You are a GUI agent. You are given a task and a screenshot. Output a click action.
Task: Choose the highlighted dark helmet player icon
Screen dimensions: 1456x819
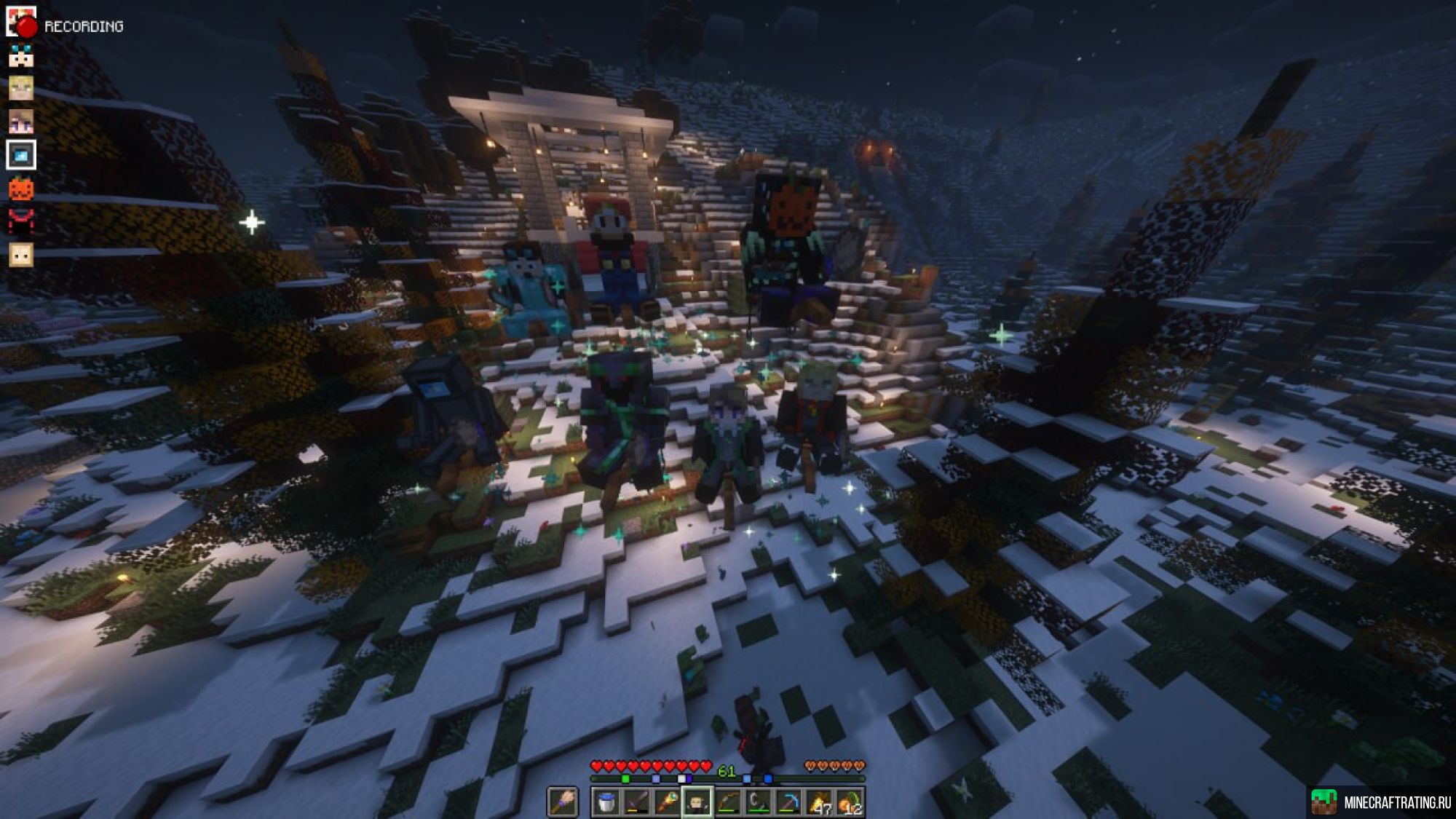21,155
